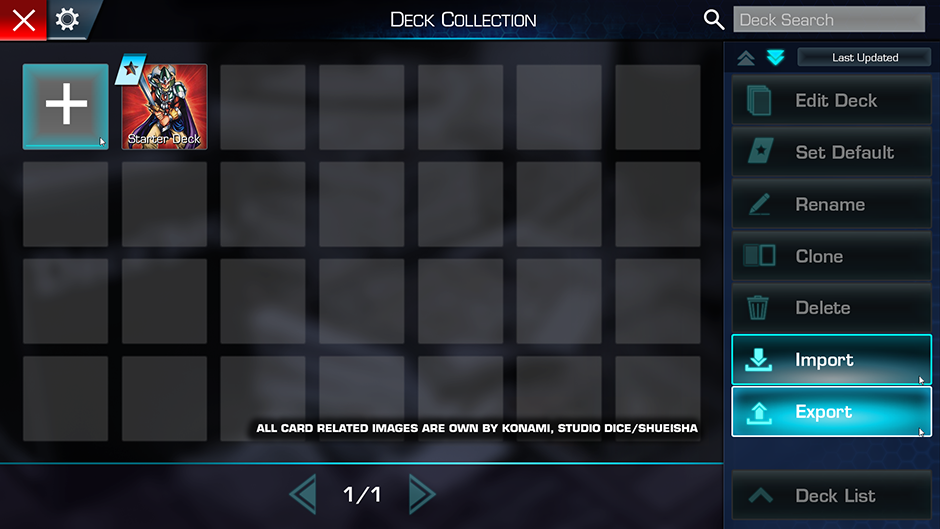Clone the selected deck
940x529 pixels.
(x=831, y=257)
